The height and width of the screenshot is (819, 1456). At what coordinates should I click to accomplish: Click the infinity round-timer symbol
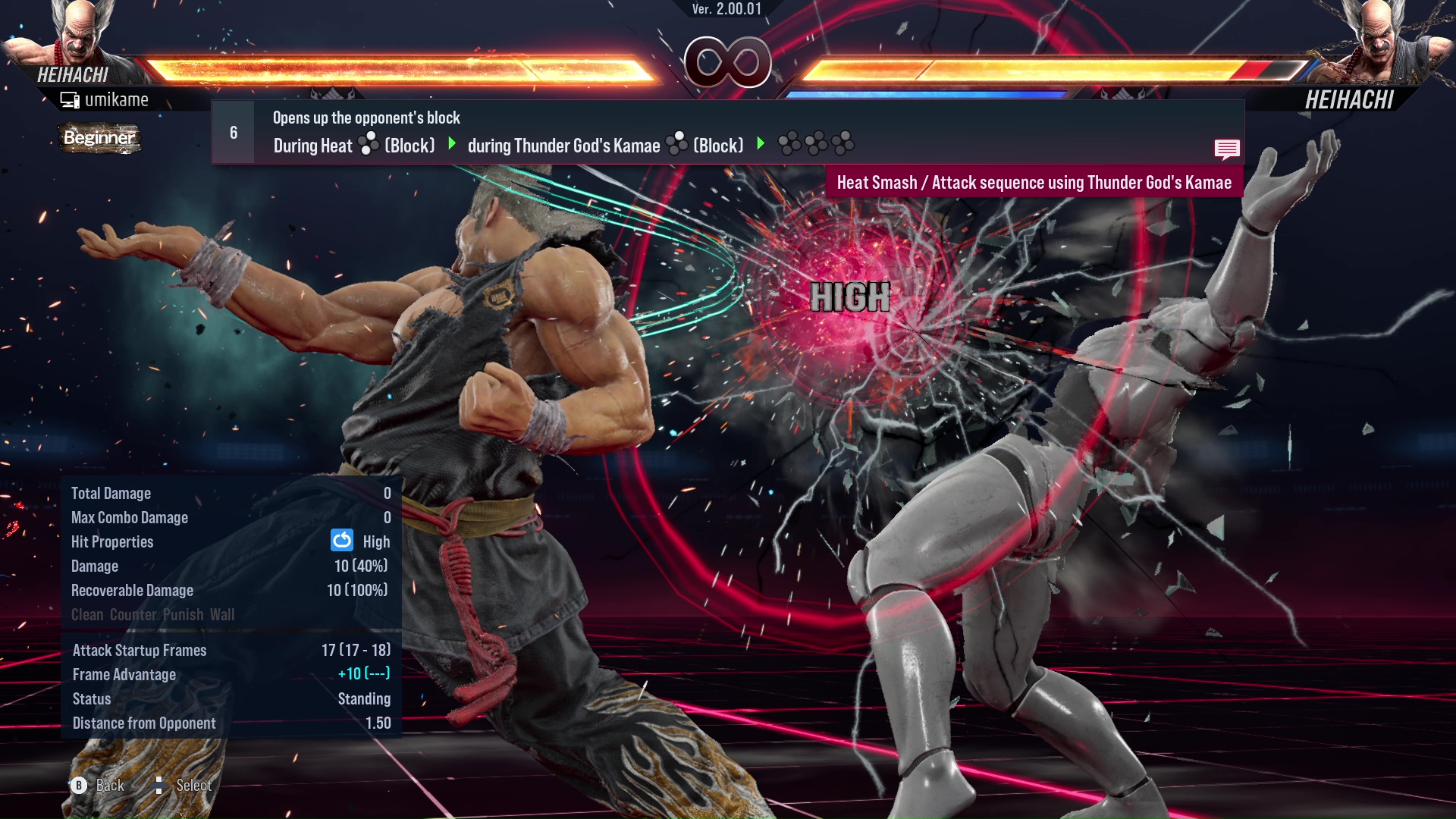coord(728,64)
